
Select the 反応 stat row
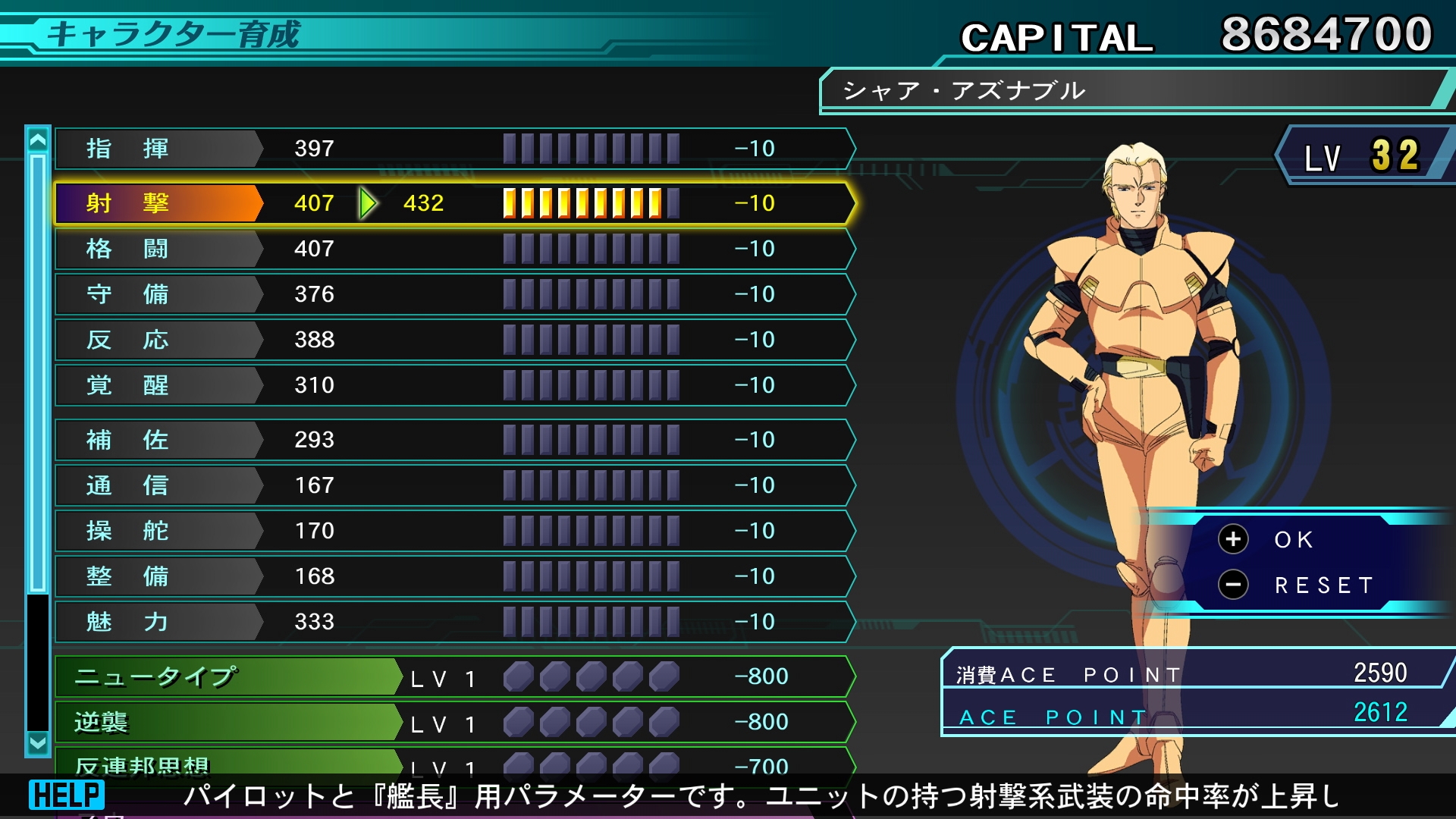point(455,340)
